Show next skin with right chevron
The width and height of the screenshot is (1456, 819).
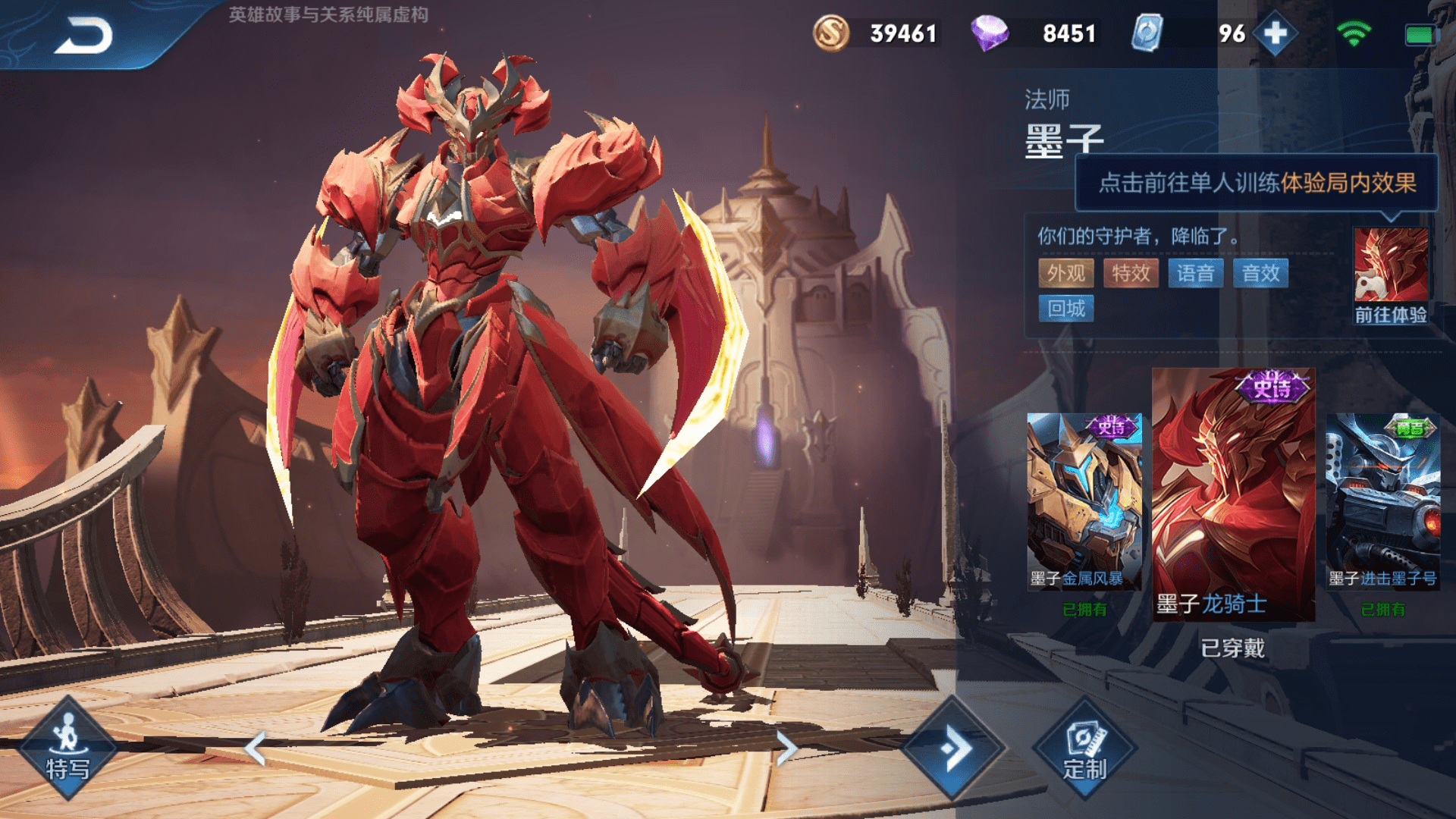[x=786, y=748]
